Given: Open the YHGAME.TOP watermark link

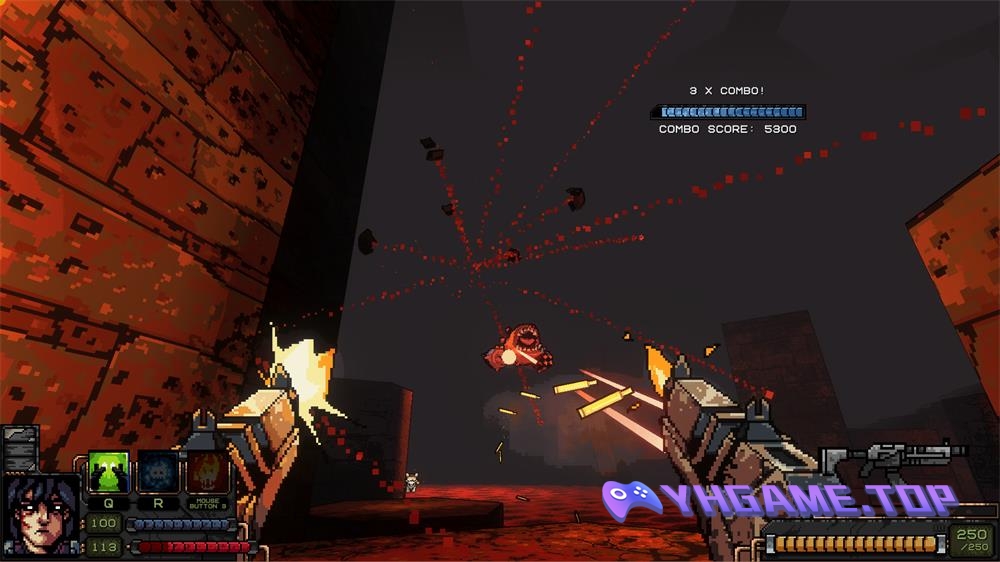Looking at the screenshot, I should click(x=780, y=499).
